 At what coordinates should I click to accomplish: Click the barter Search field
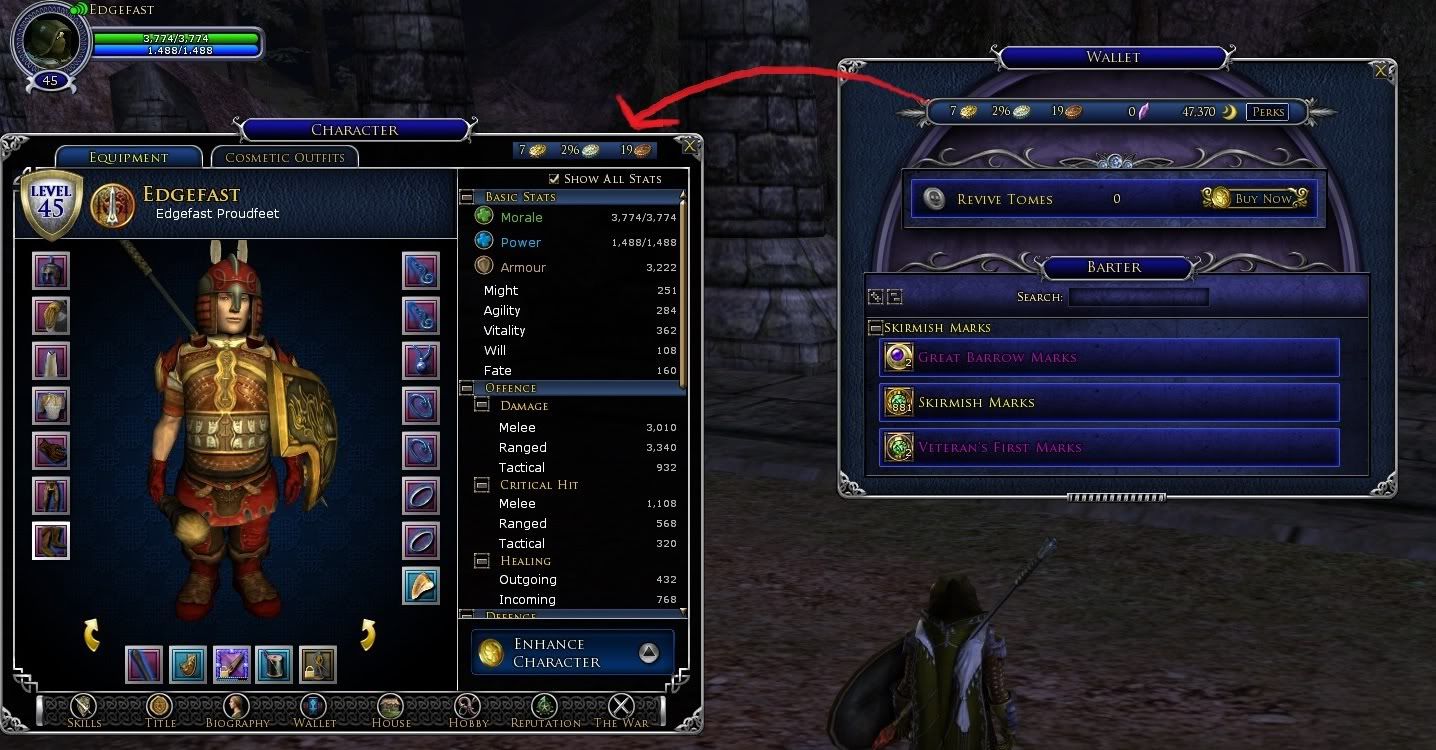click(1138, 297)
